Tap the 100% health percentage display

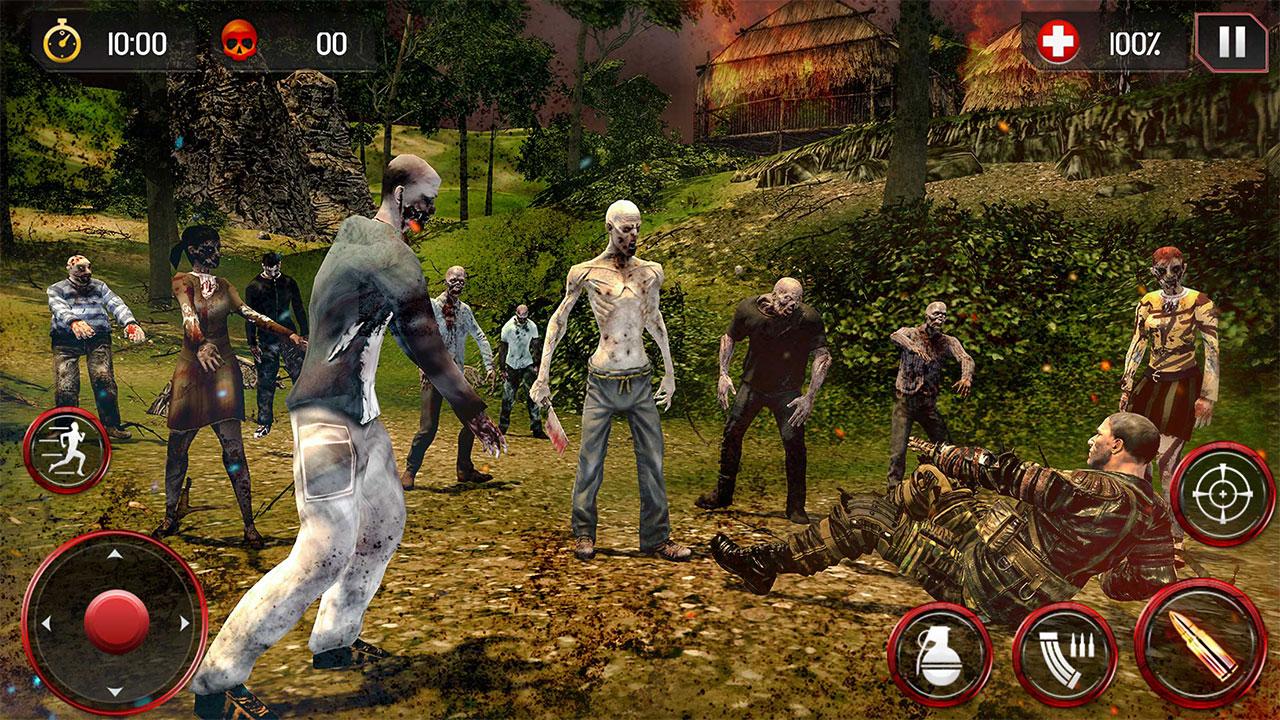1134,42
